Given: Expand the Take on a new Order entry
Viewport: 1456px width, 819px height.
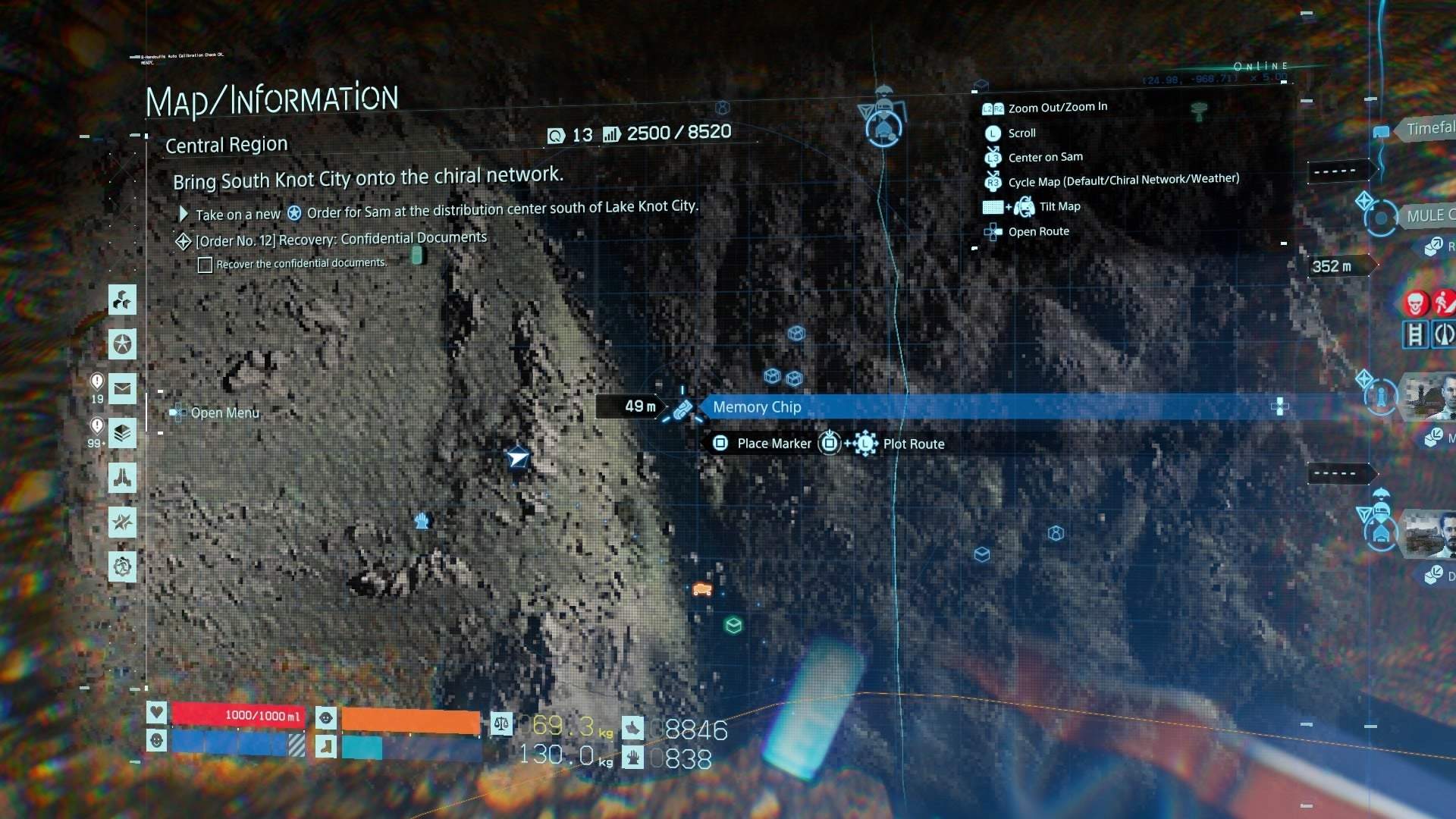Looking at the screenshot, I should pyautogui.click(x=182, y=215).
